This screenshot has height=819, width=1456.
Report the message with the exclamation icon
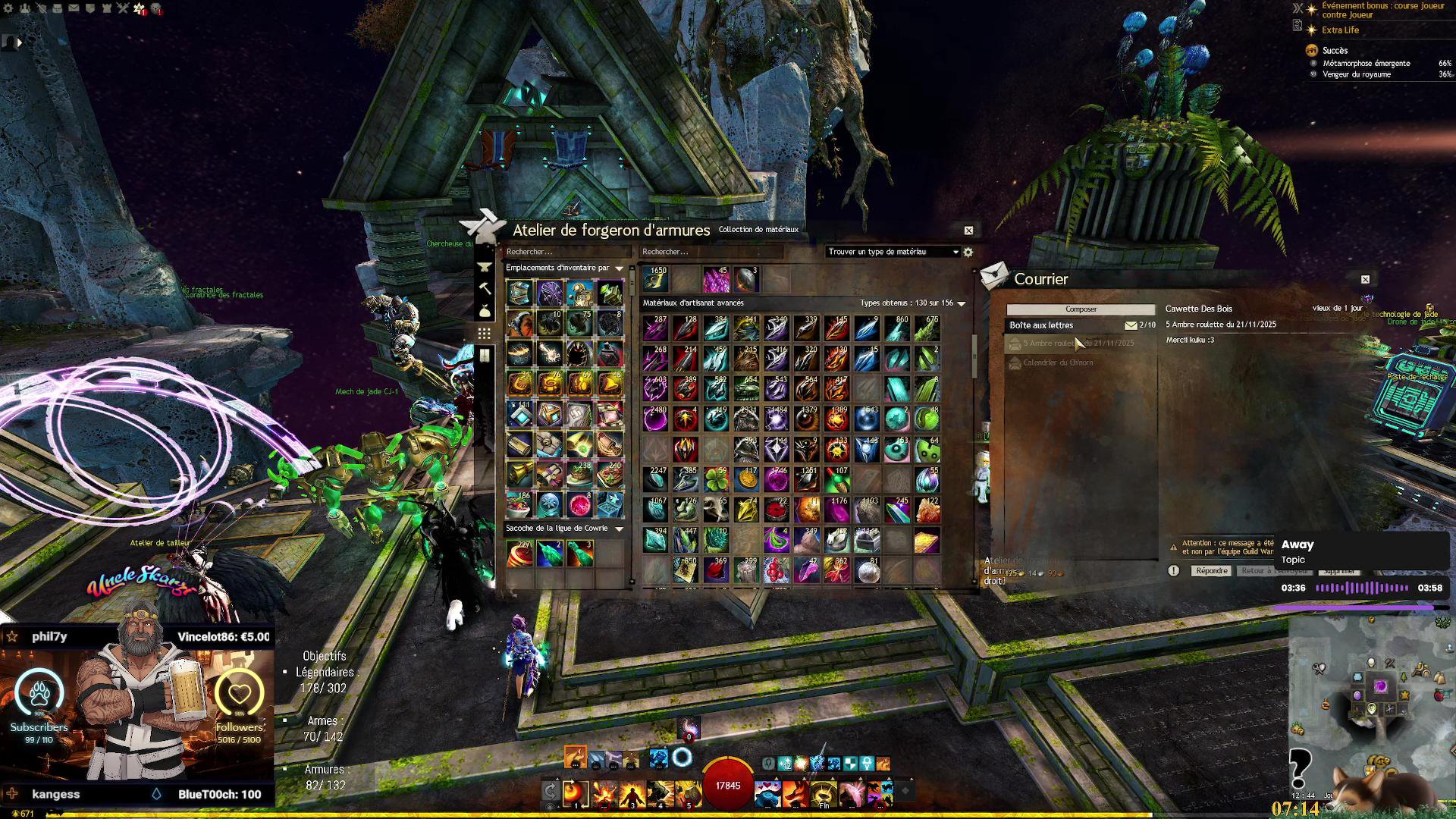[1174, 571]
